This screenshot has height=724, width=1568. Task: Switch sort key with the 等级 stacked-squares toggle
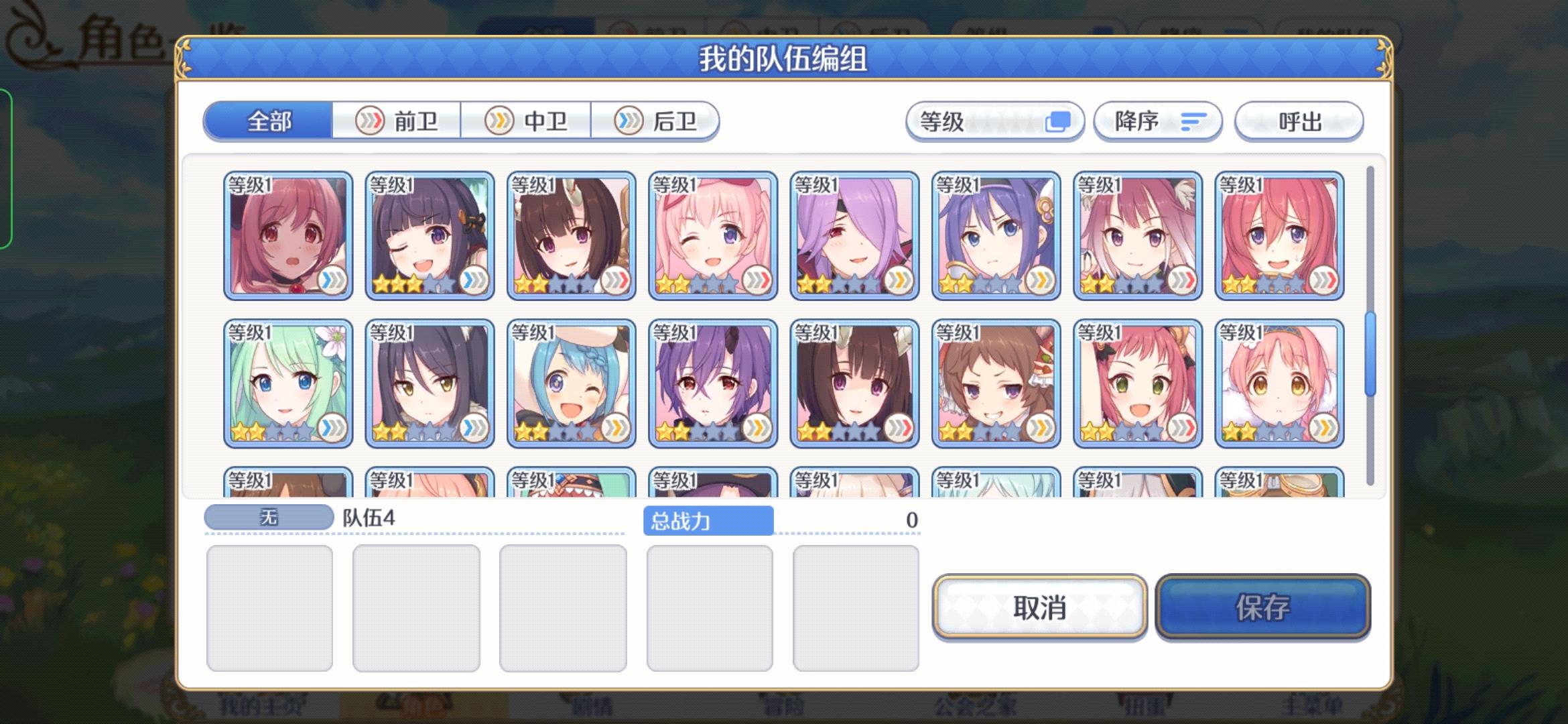click(x=1063, y=121)
